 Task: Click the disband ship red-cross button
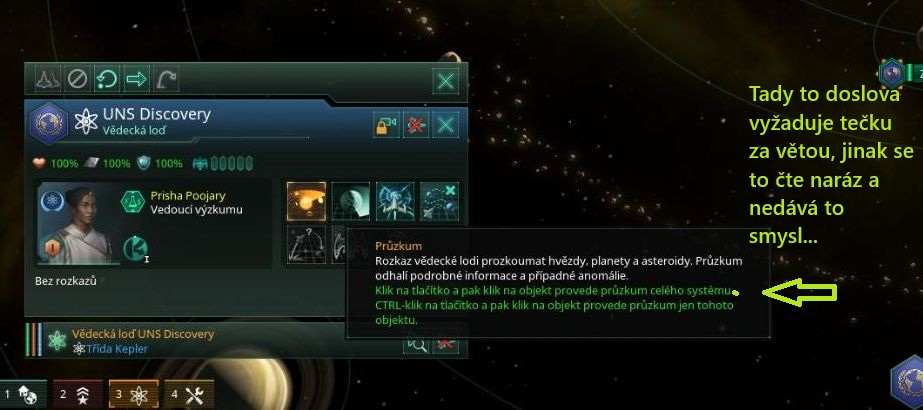click(x=416, y=124)
